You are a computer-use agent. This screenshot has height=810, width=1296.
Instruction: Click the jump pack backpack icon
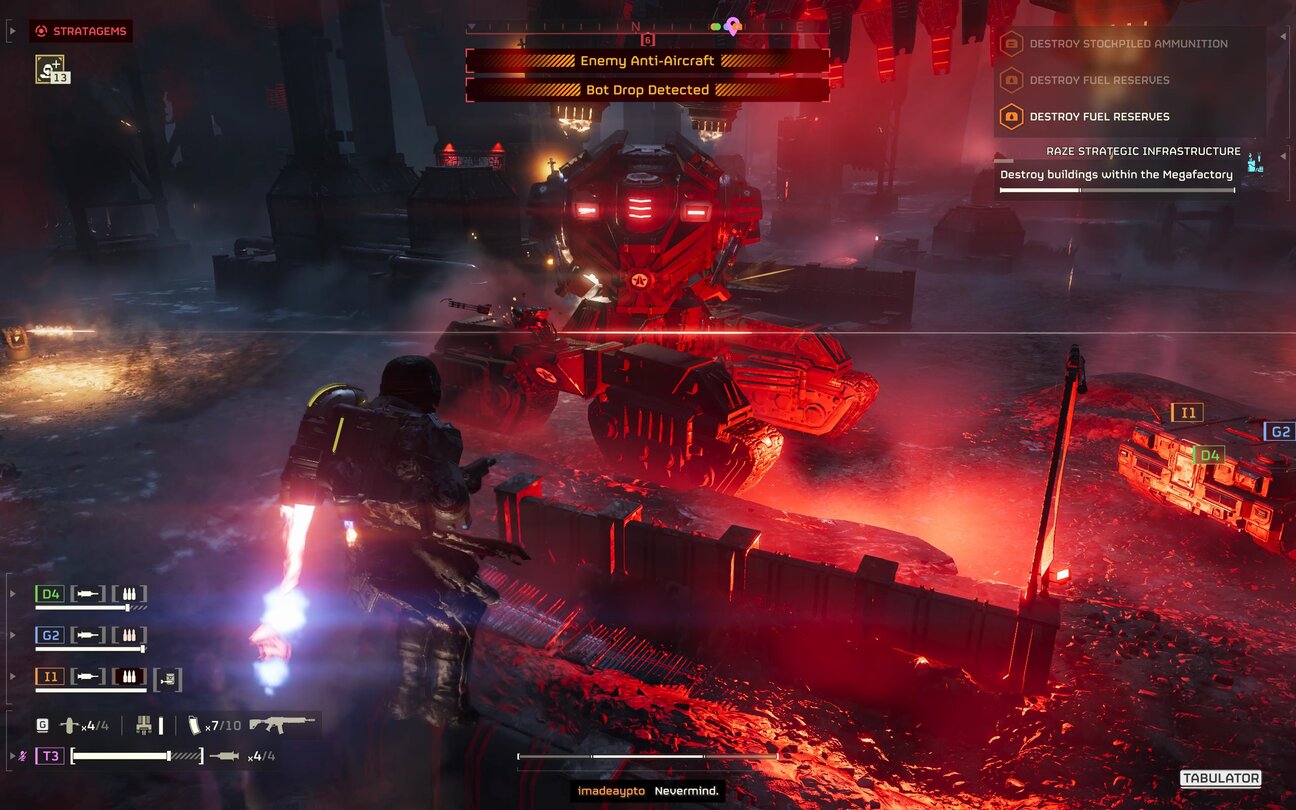coord(144,725)
